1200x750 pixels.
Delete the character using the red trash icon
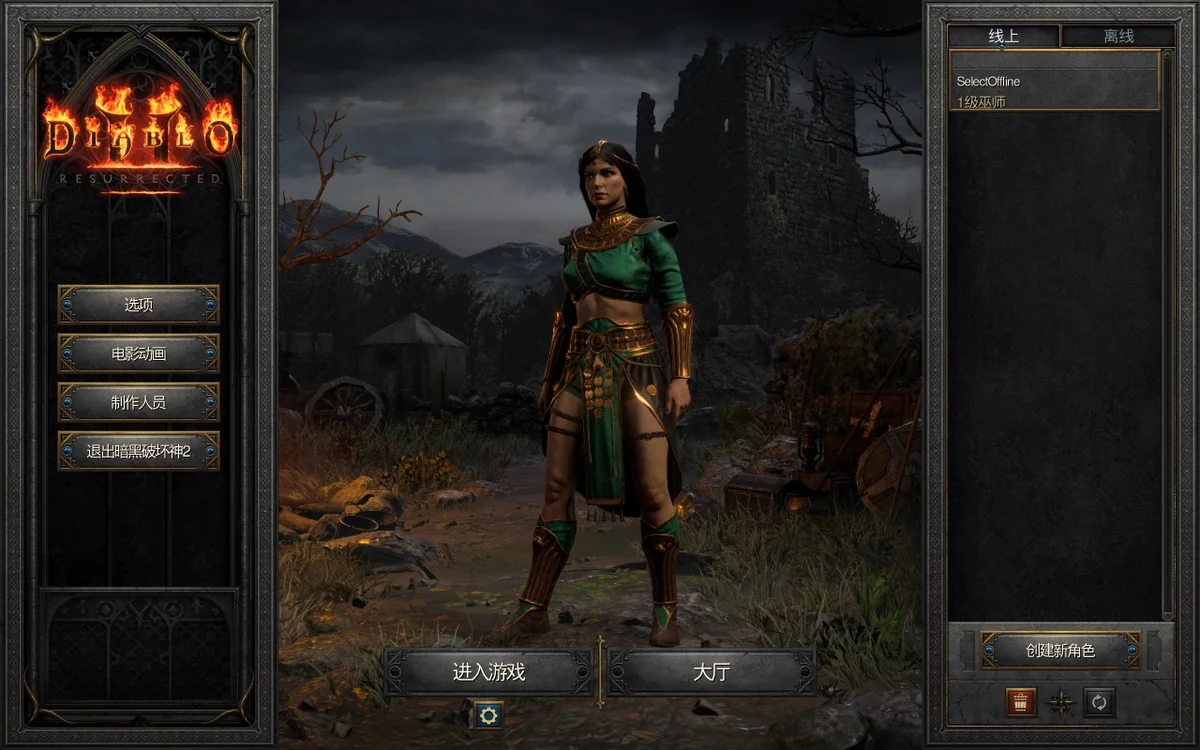(1021, 702)
